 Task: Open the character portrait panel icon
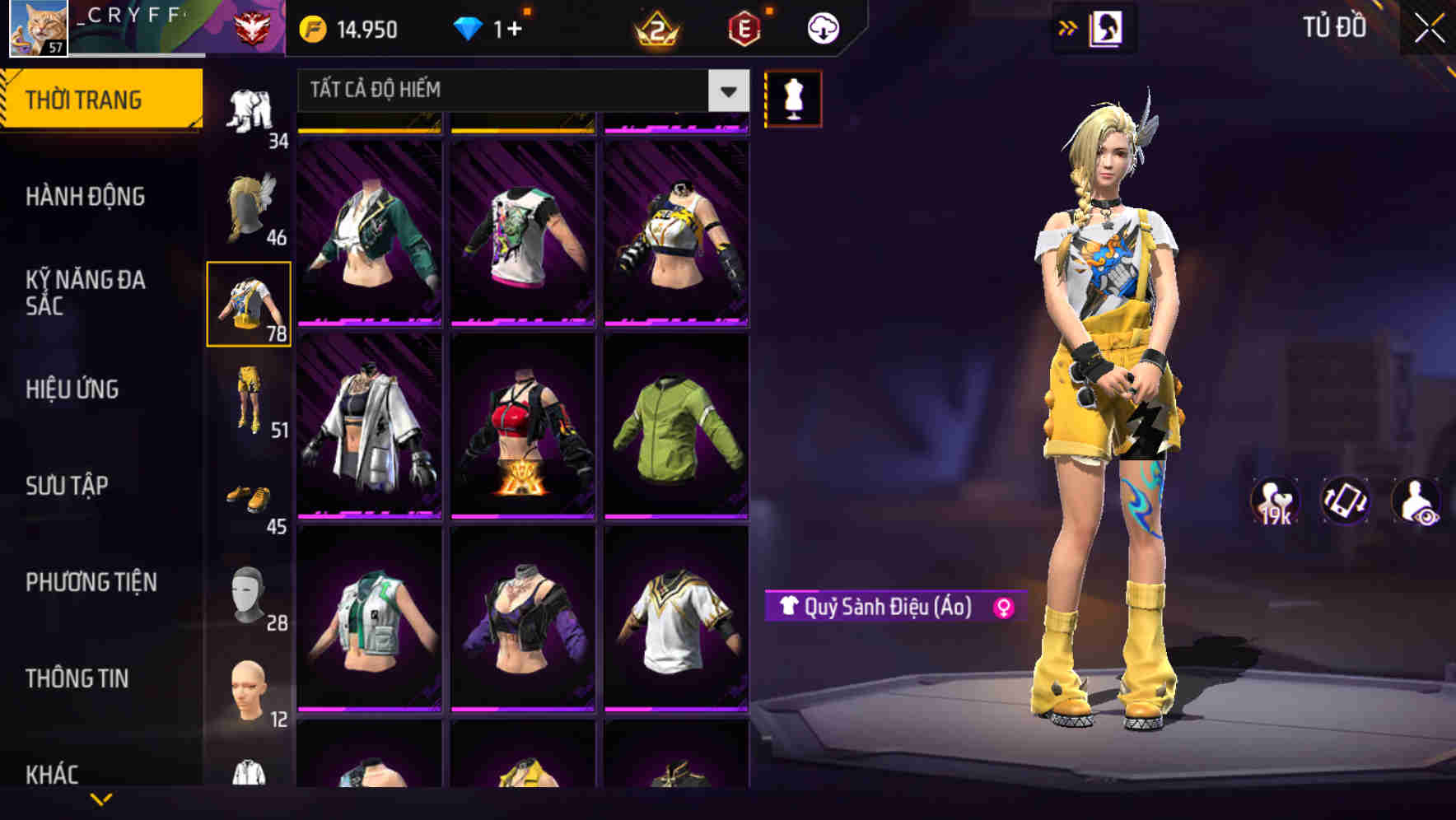1107,29
